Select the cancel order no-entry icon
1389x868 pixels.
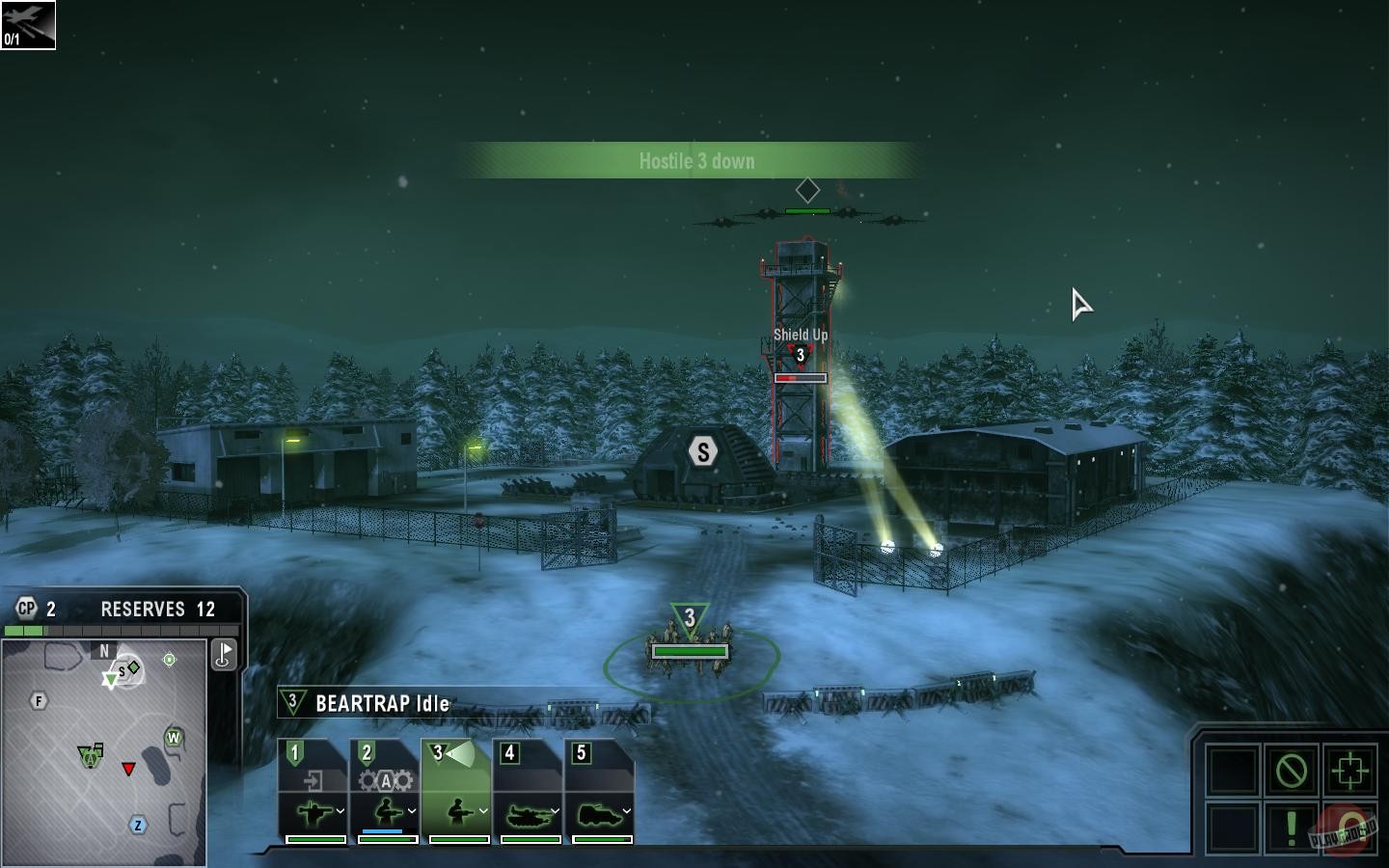(1292, 770)
